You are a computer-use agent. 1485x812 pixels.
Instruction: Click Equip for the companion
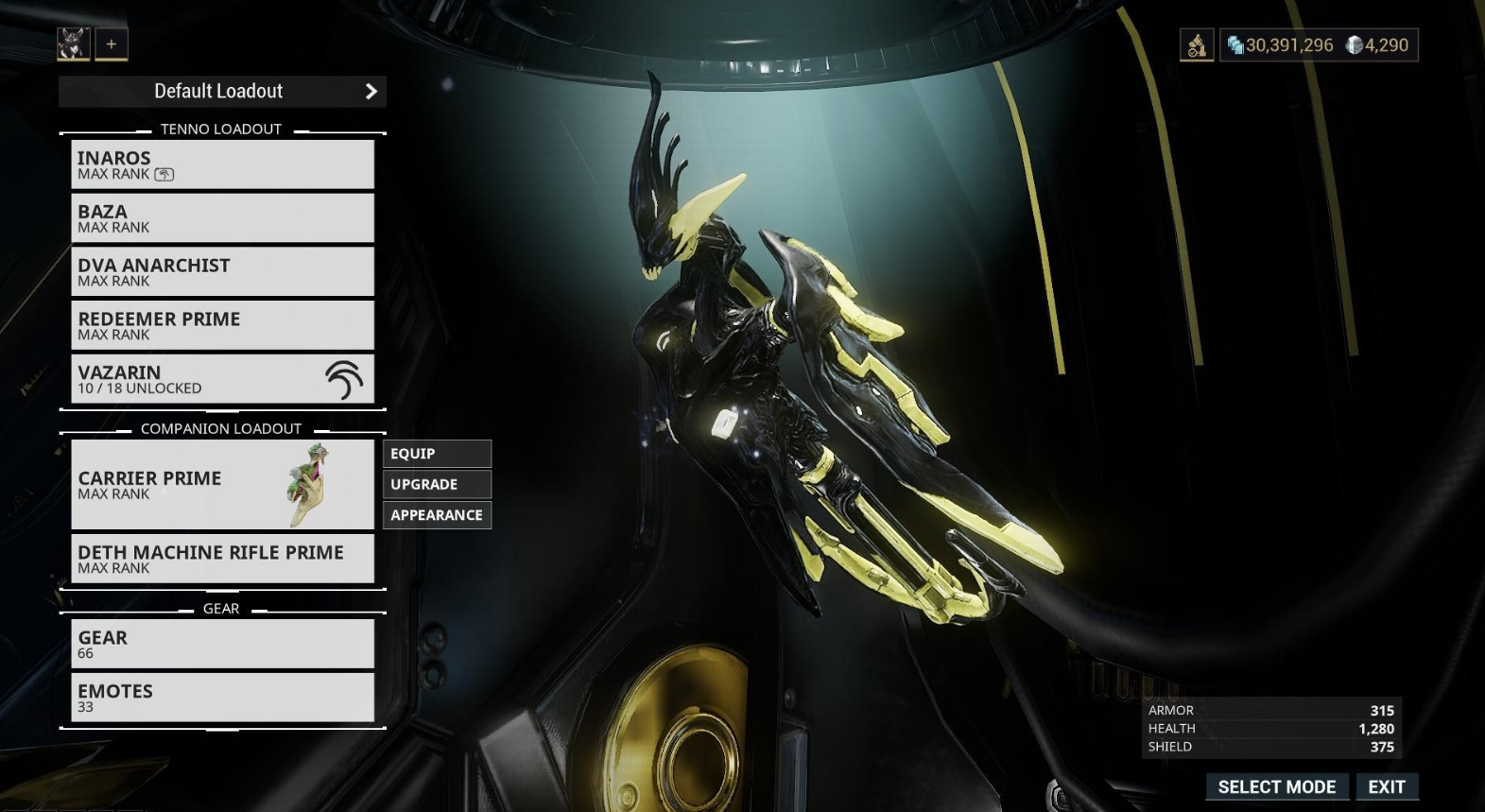point(437,454)
